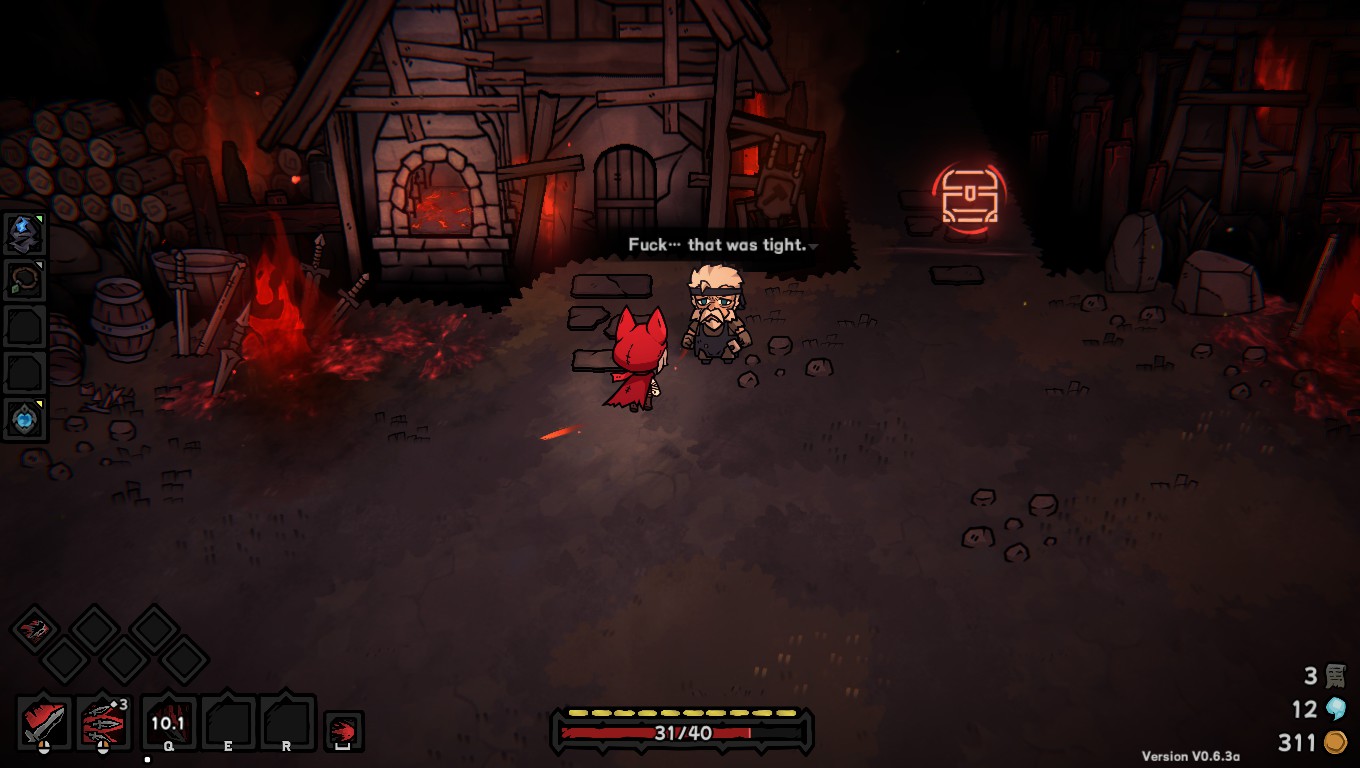Select the blue orb amulet slot
Viewport: 1360px width, 768px height.
23,418
